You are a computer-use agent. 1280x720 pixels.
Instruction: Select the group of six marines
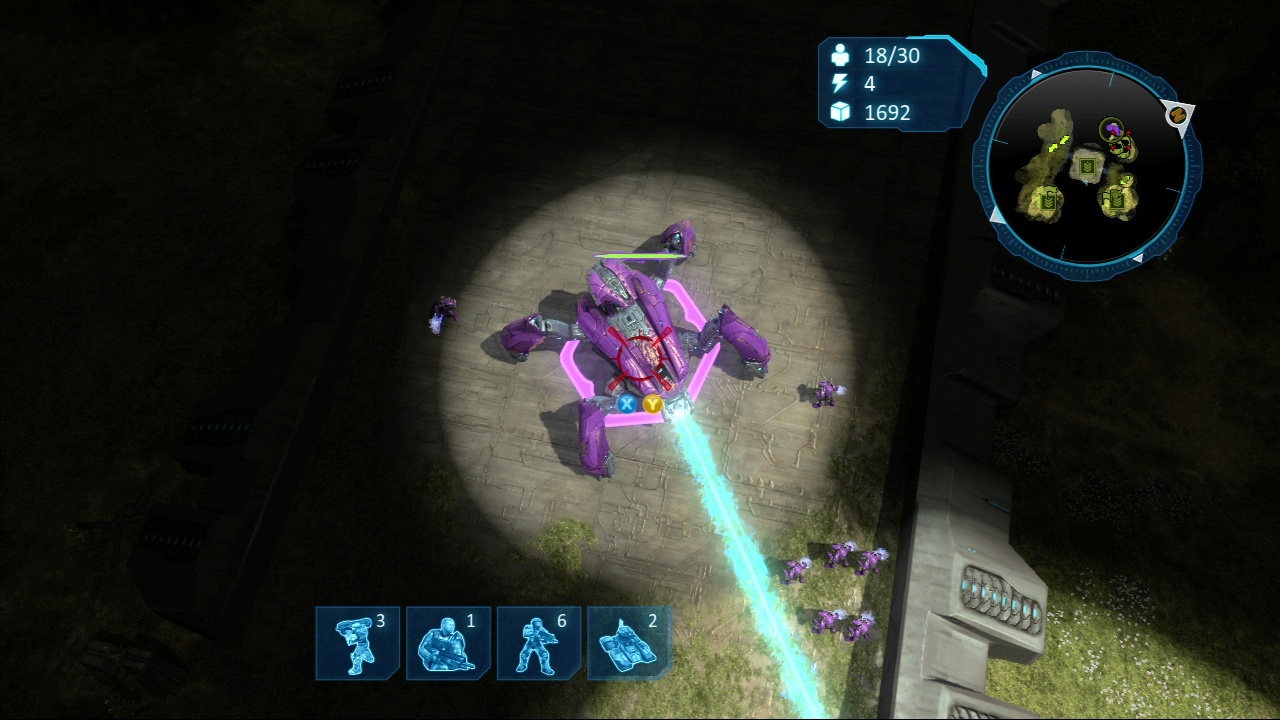pyautogui.click(x=539, y=643)
